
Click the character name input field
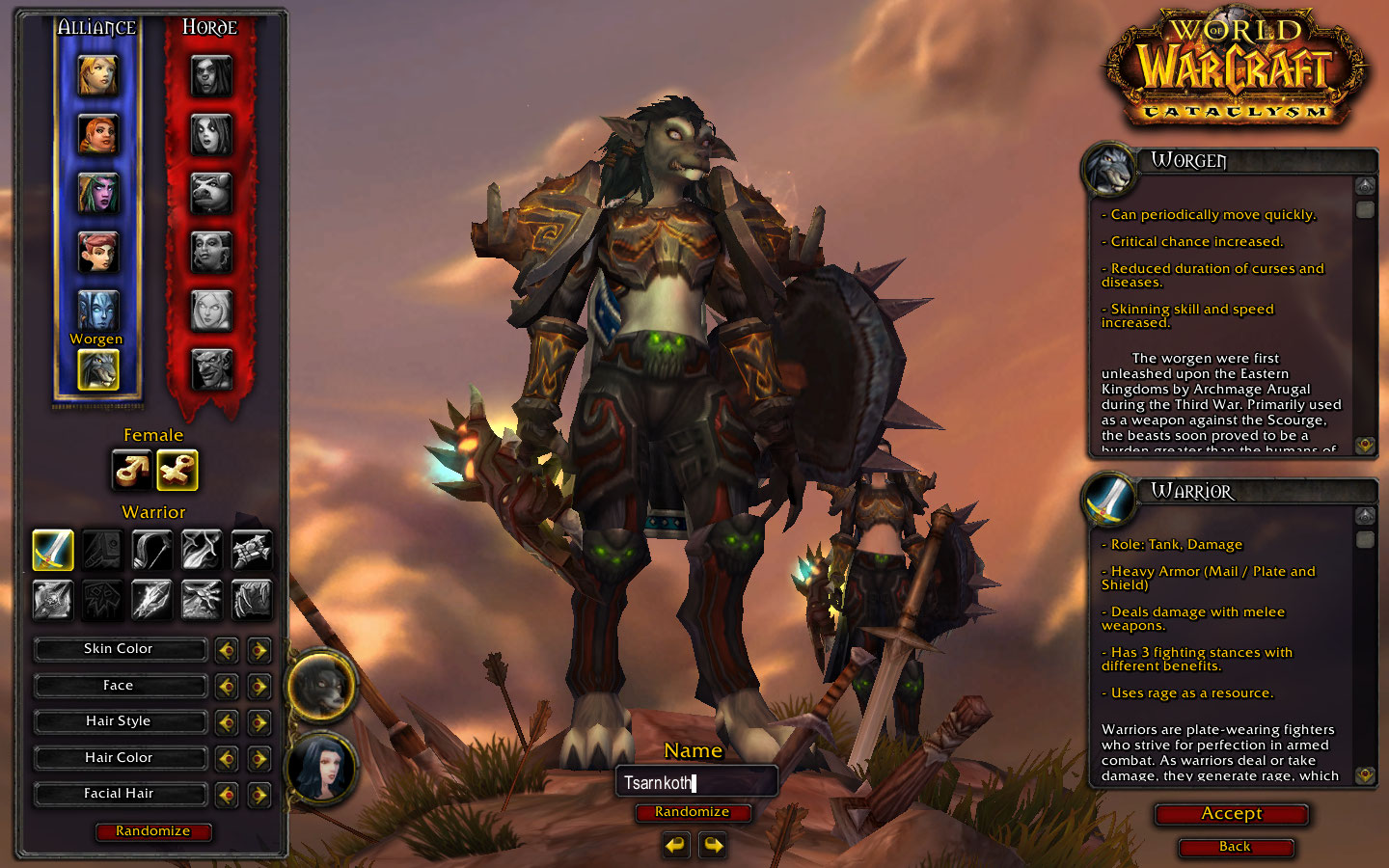click(696, 782)
